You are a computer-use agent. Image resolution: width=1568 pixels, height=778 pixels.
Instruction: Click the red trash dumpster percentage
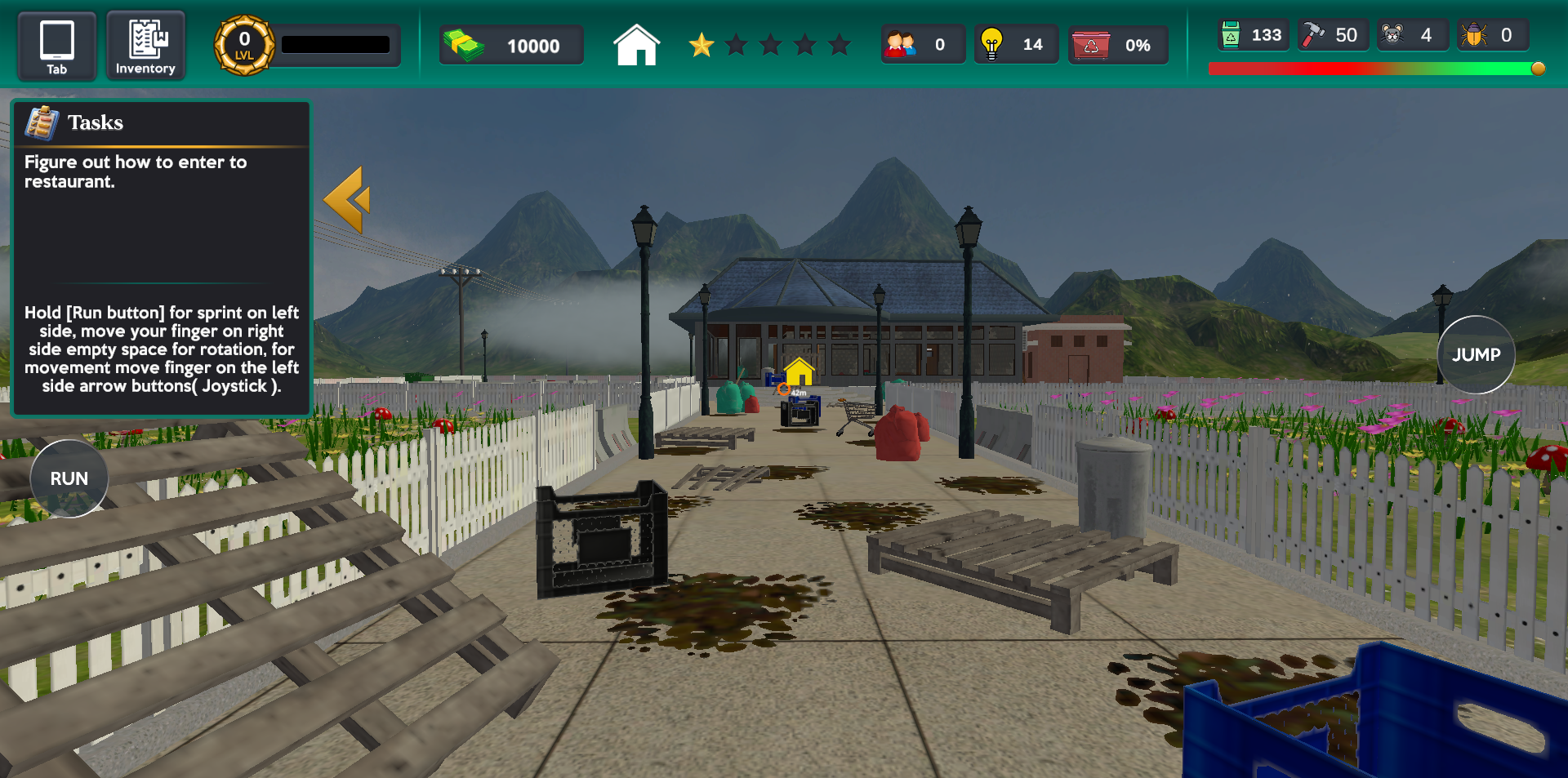point(1118,46)
